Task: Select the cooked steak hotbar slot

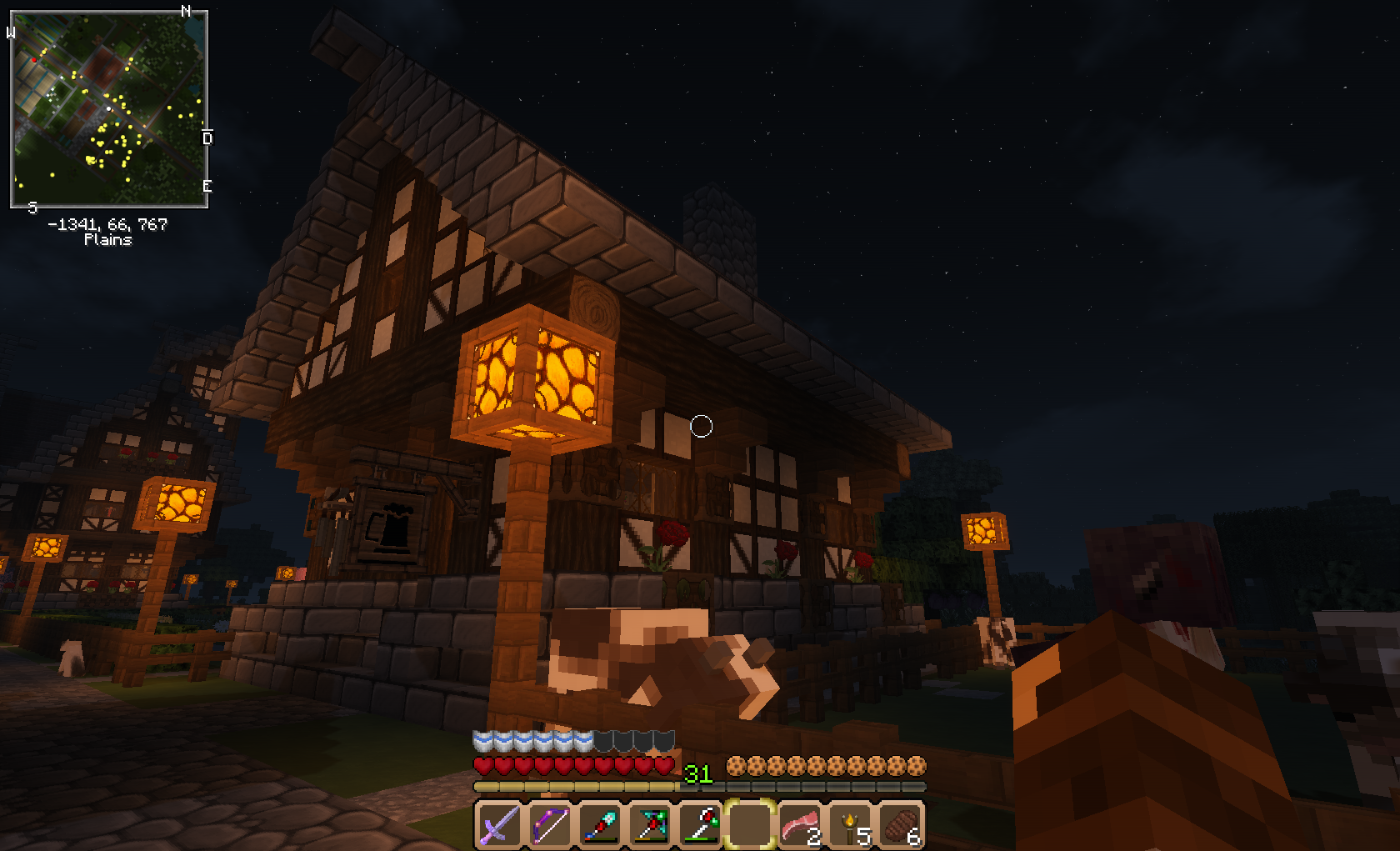Action: tap(900, 825)
